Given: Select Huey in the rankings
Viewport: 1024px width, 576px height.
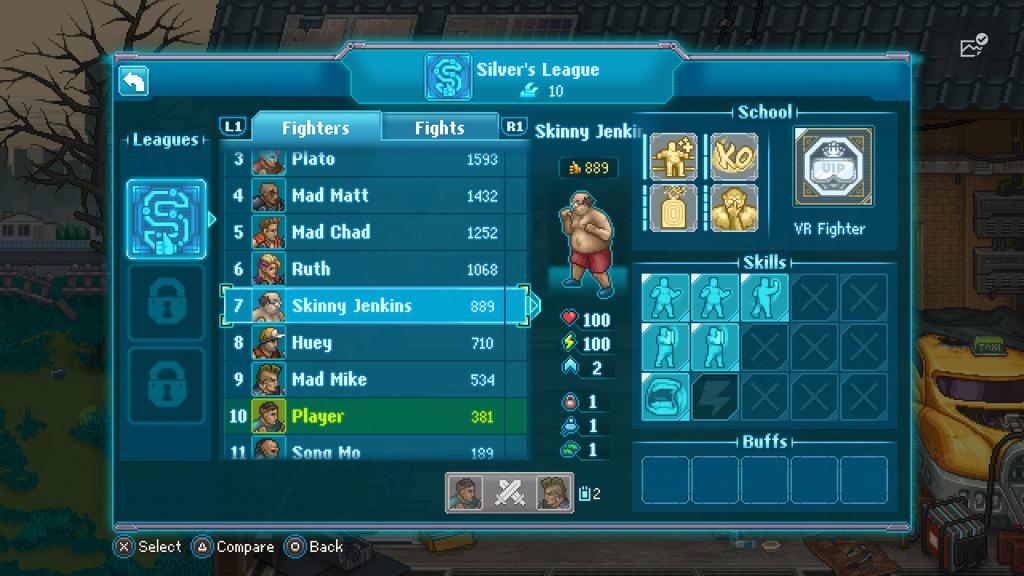Looking at the screenshot, I should [374, 343].
